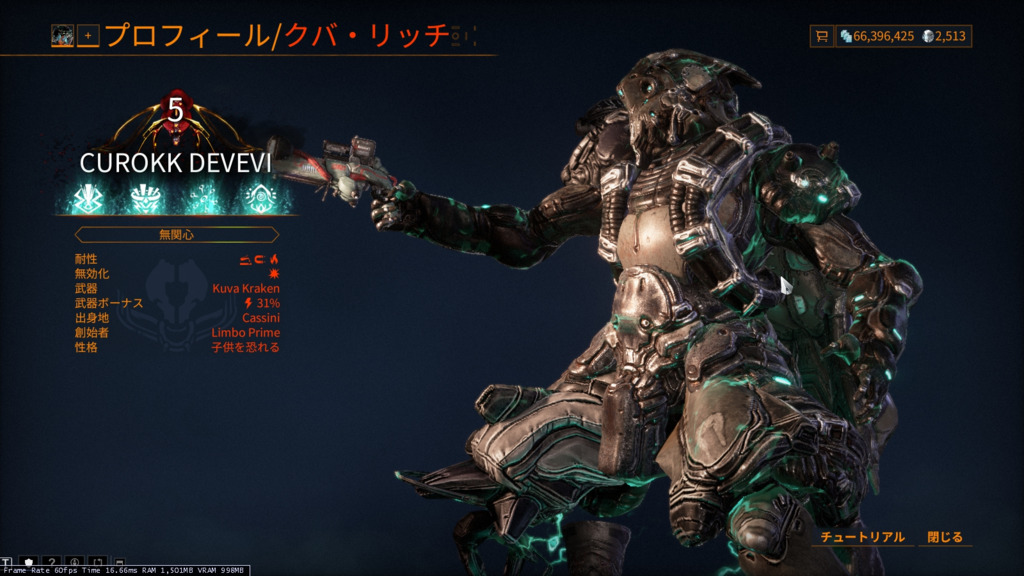This screenshot has height=576, width=1024.
Task: Open the question mark help icon
Action: coord(52,563)
